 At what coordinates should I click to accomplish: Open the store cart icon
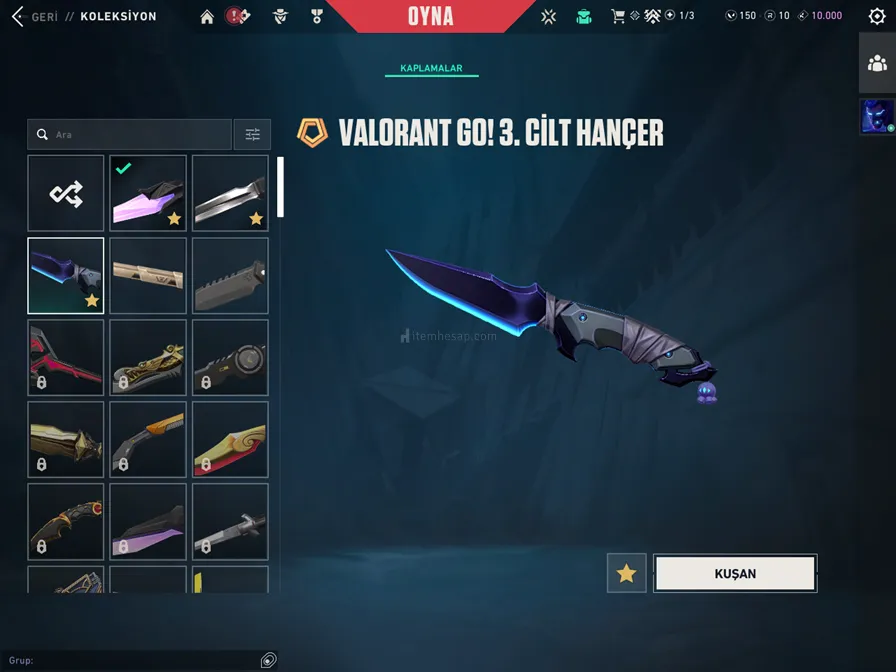pos(618,16)
